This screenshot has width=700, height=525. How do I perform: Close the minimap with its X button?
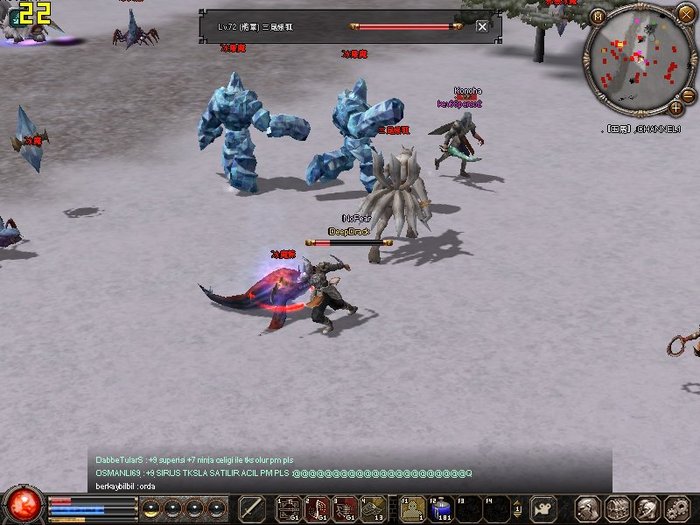click(x=684, y=16)
